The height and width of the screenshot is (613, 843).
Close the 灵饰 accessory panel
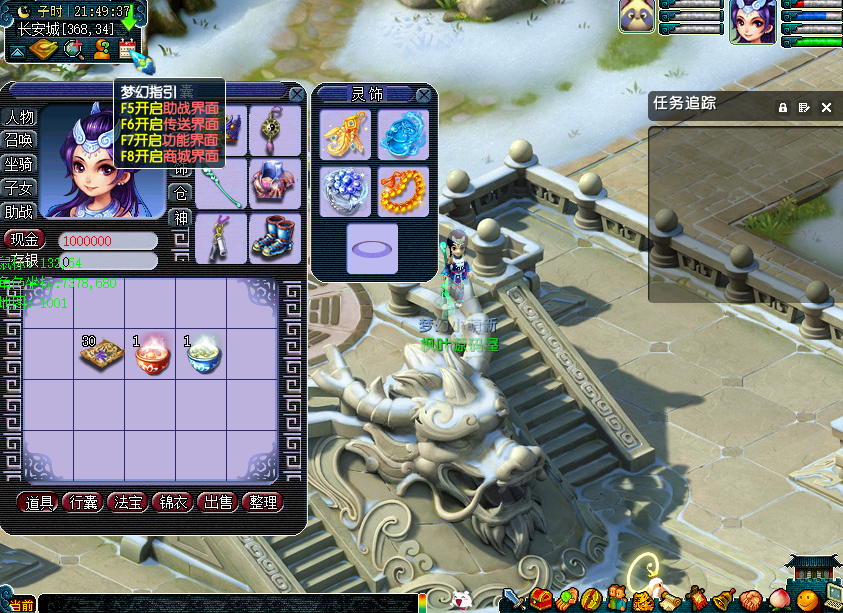[424, 95]
